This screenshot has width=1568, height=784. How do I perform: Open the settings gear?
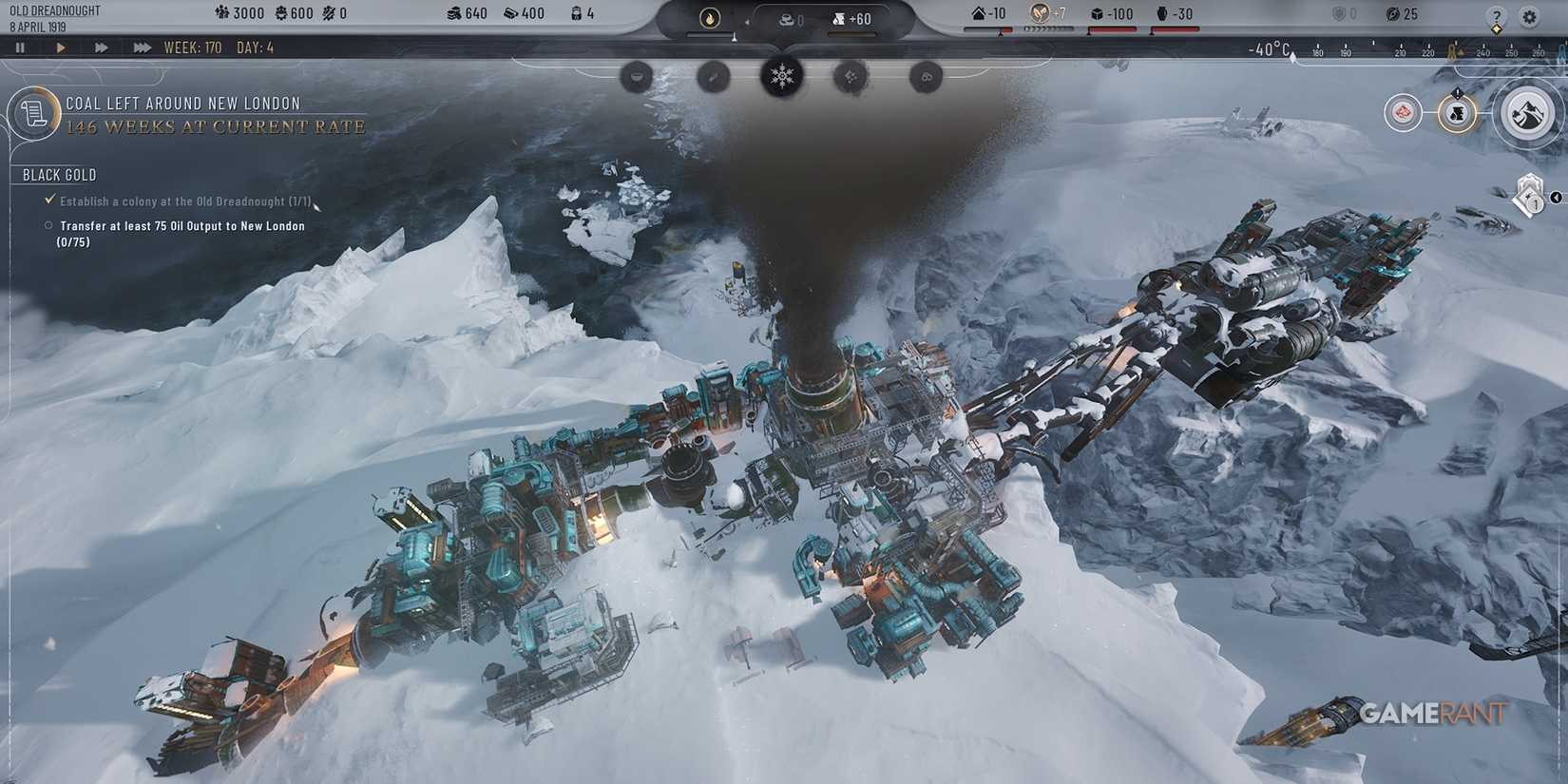tap(1529, 15)
